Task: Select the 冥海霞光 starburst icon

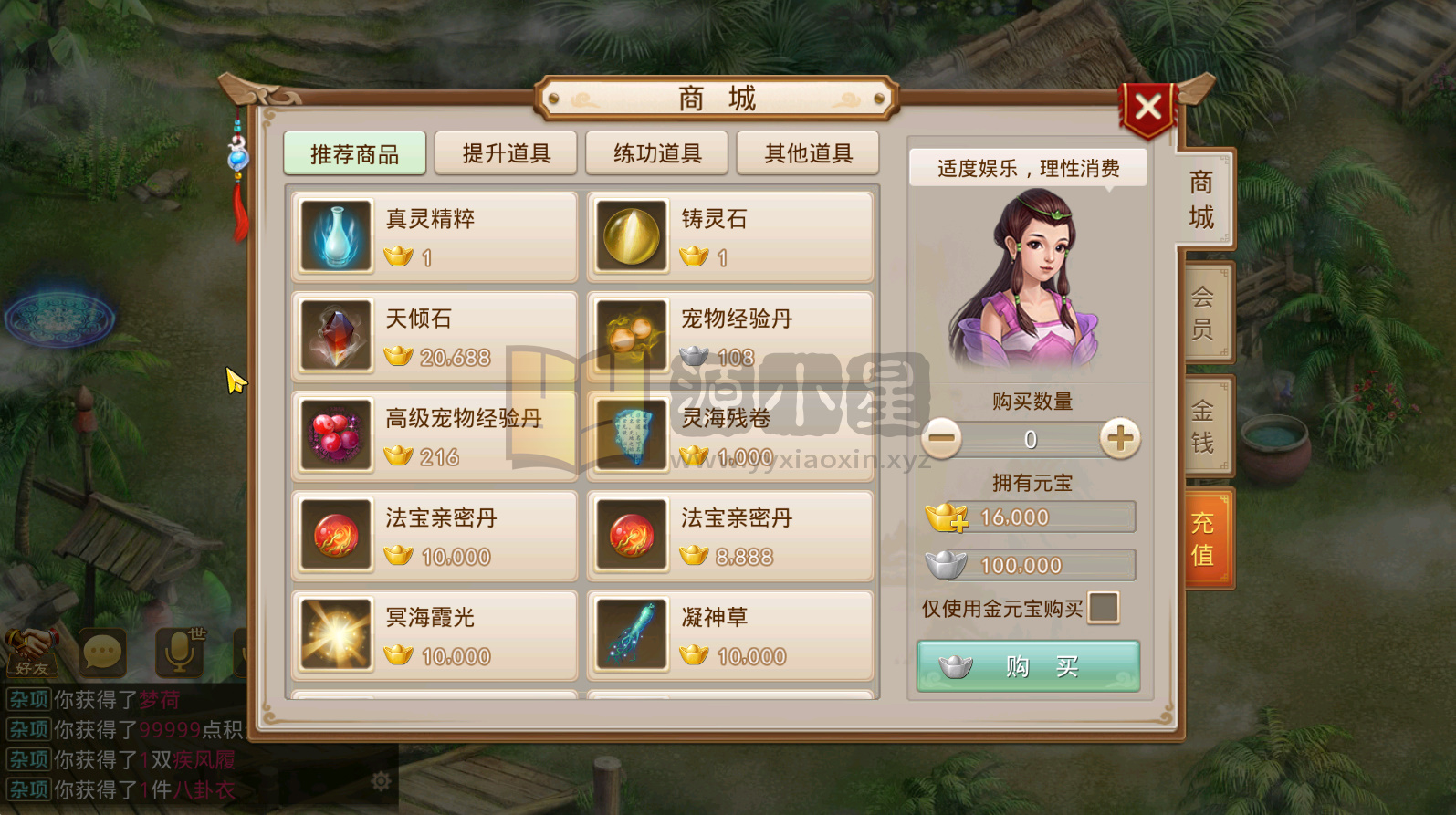Action: pos(335,634)
